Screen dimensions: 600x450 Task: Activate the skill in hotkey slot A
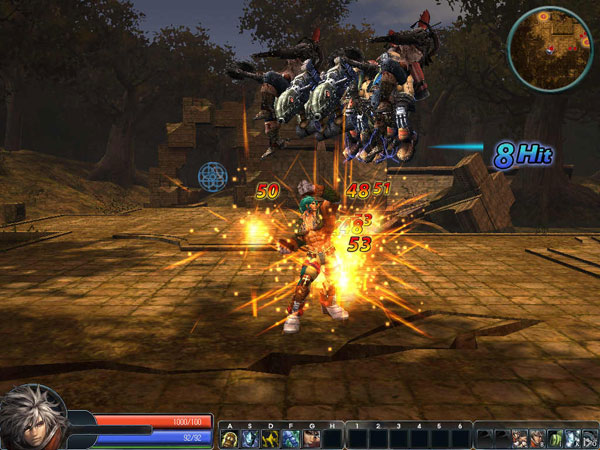coord(230,438)
